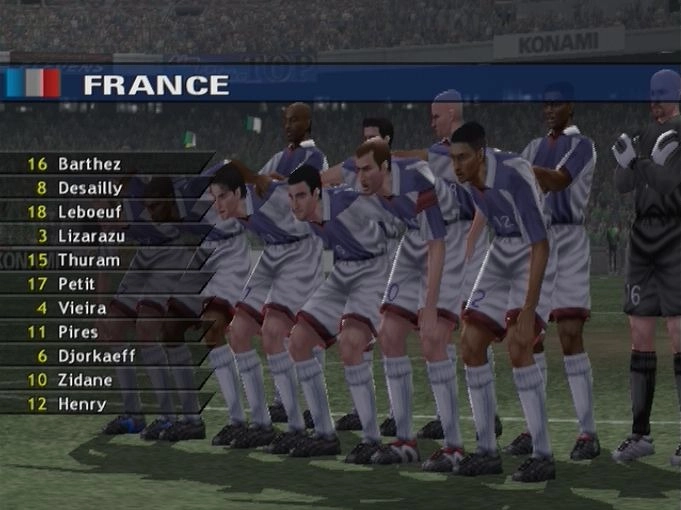Select the Lizarazu row
Screen dimensions: 681x510
(x=90, y=236)
